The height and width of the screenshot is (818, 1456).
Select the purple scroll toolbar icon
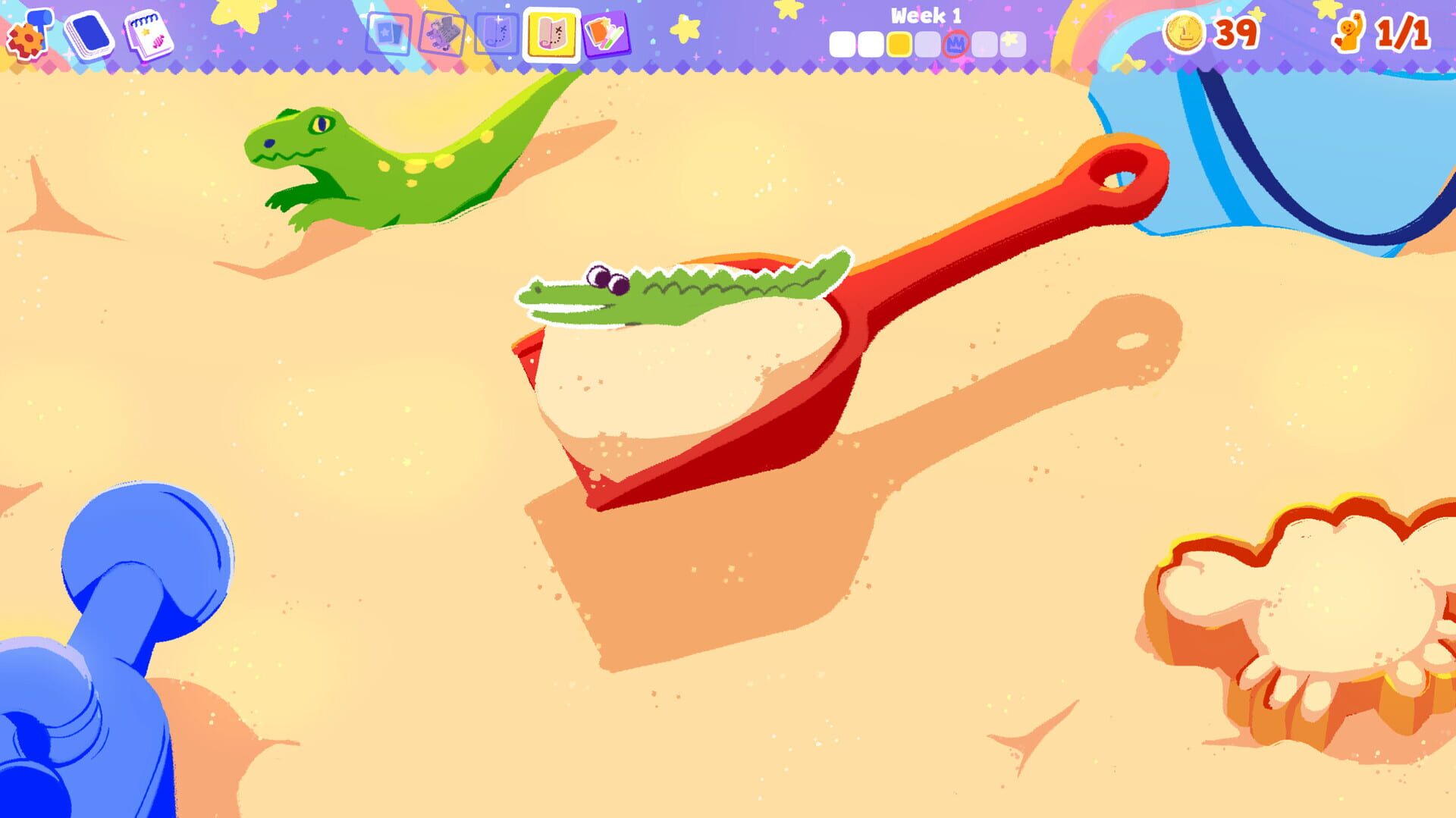(x=497, y=34)
